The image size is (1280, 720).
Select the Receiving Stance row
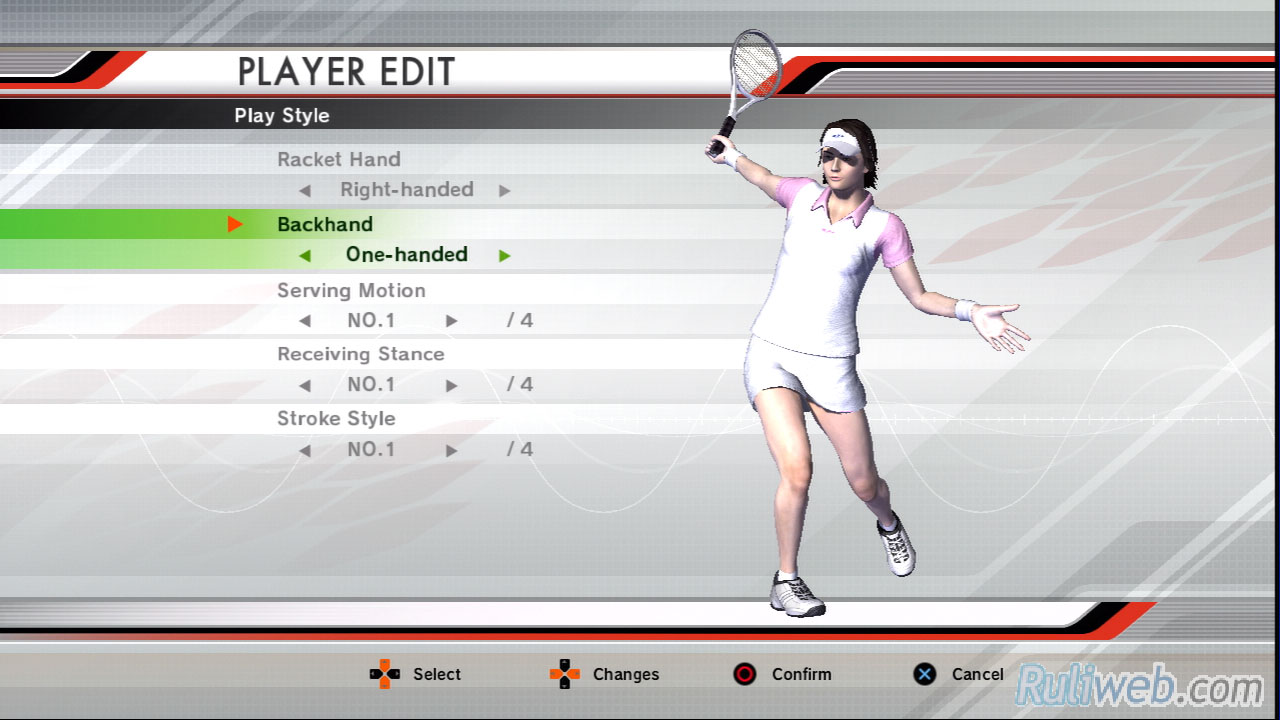point(360,355)
